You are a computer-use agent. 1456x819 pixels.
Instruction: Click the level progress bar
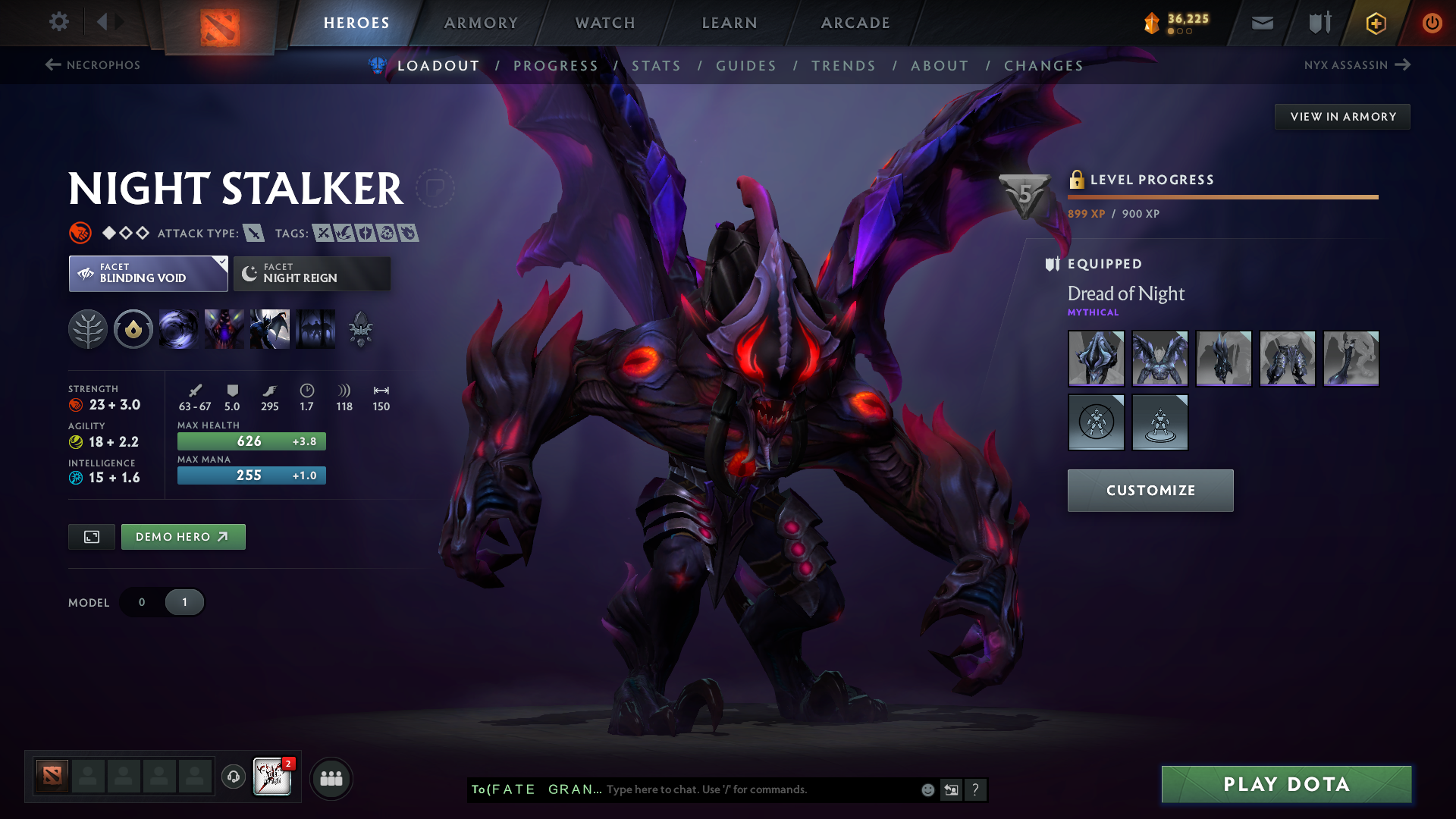(1222, 196)
